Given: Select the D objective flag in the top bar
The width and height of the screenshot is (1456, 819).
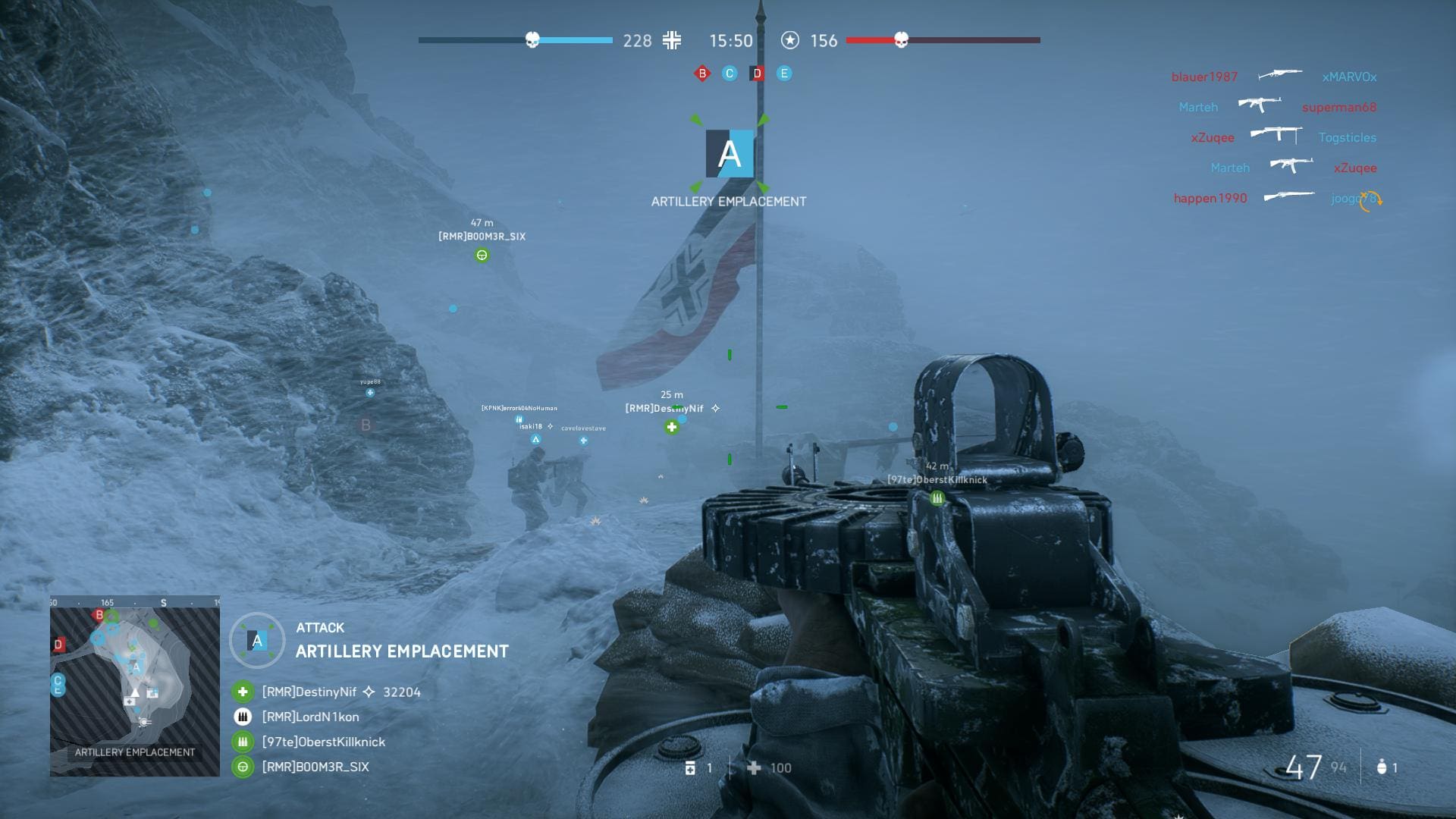Looking at the screenshot, I should point(757,74).
